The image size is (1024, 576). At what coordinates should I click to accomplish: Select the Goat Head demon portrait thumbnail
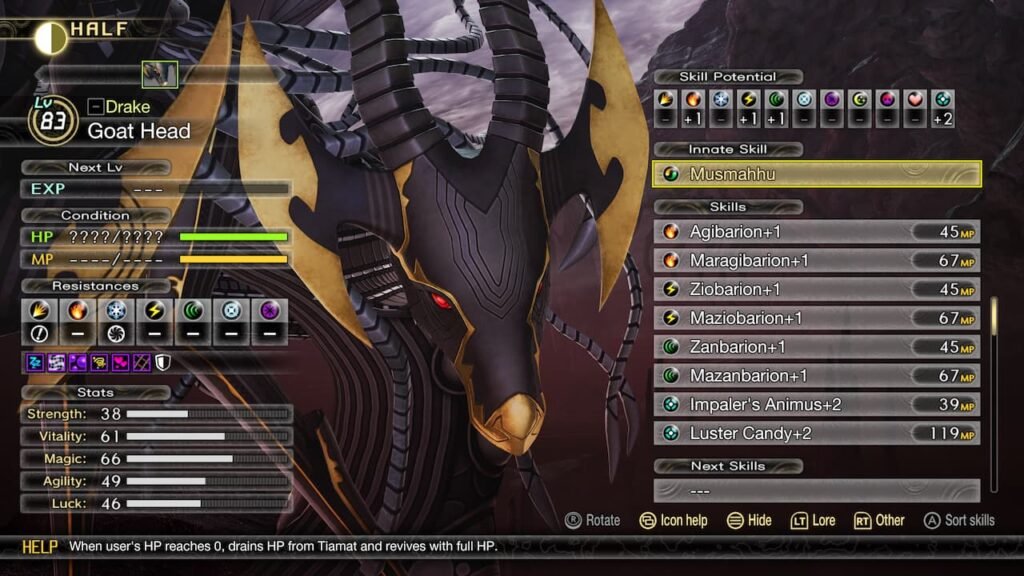tap(160, 74)
